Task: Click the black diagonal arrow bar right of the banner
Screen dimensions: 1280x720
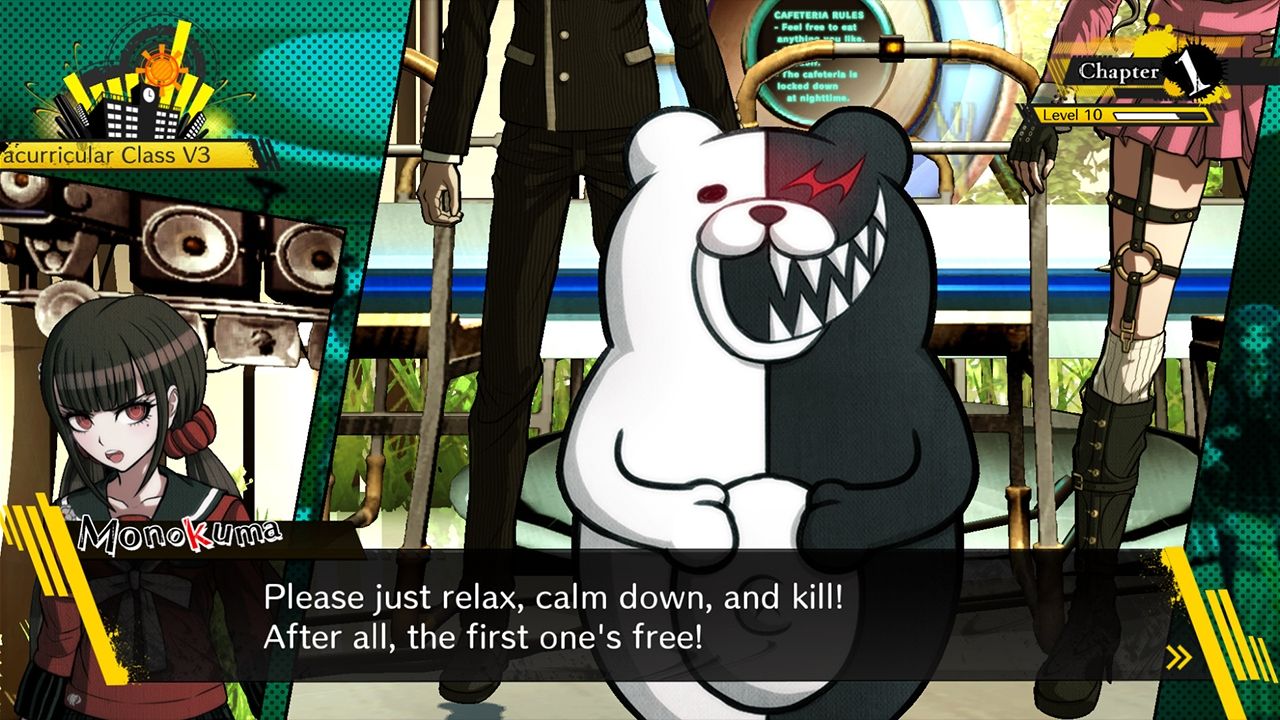Action: 267,155
